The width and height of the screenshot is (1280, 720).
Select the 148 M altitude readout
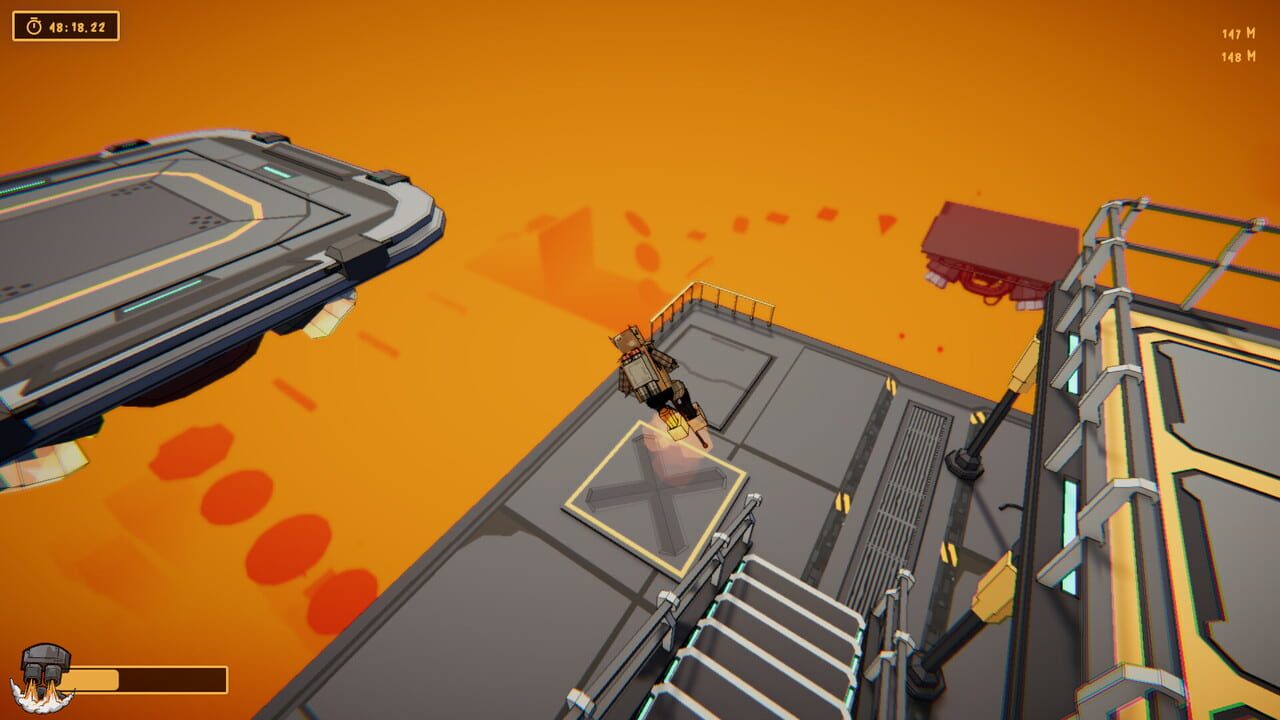(x=1234, y=56)
